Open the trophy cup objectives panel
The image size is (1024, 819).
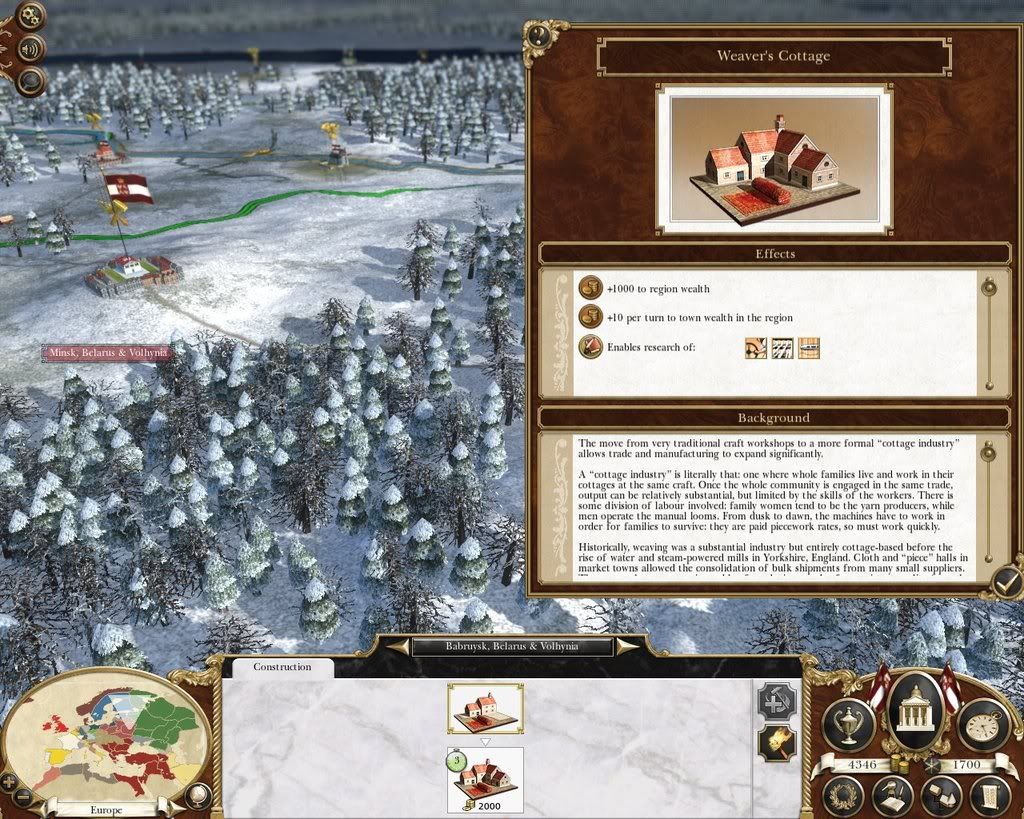pos(848,723)
